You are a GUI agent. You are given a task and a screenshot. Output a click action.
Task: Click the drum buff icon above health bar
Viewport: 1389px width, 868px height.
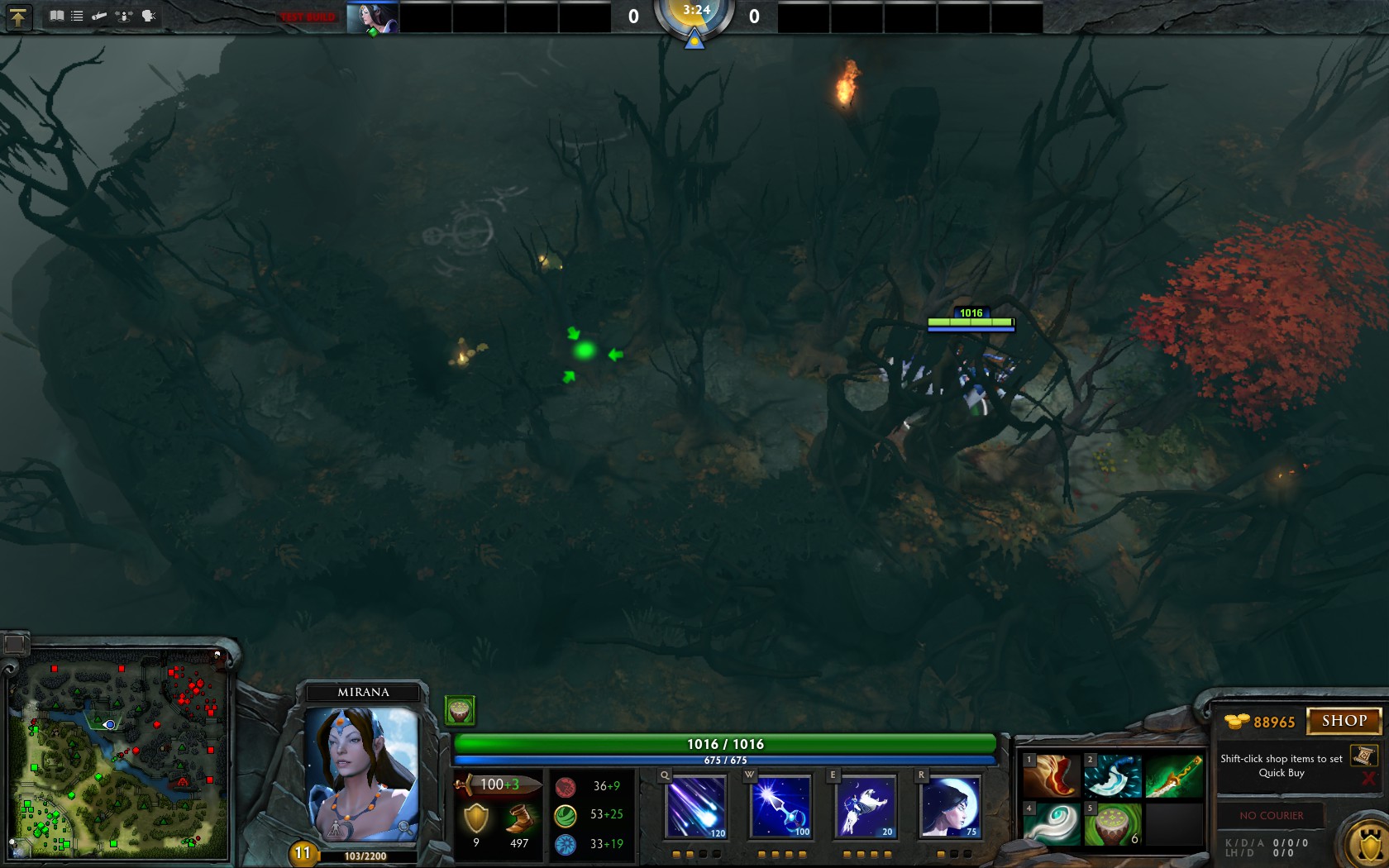(460, 709)
